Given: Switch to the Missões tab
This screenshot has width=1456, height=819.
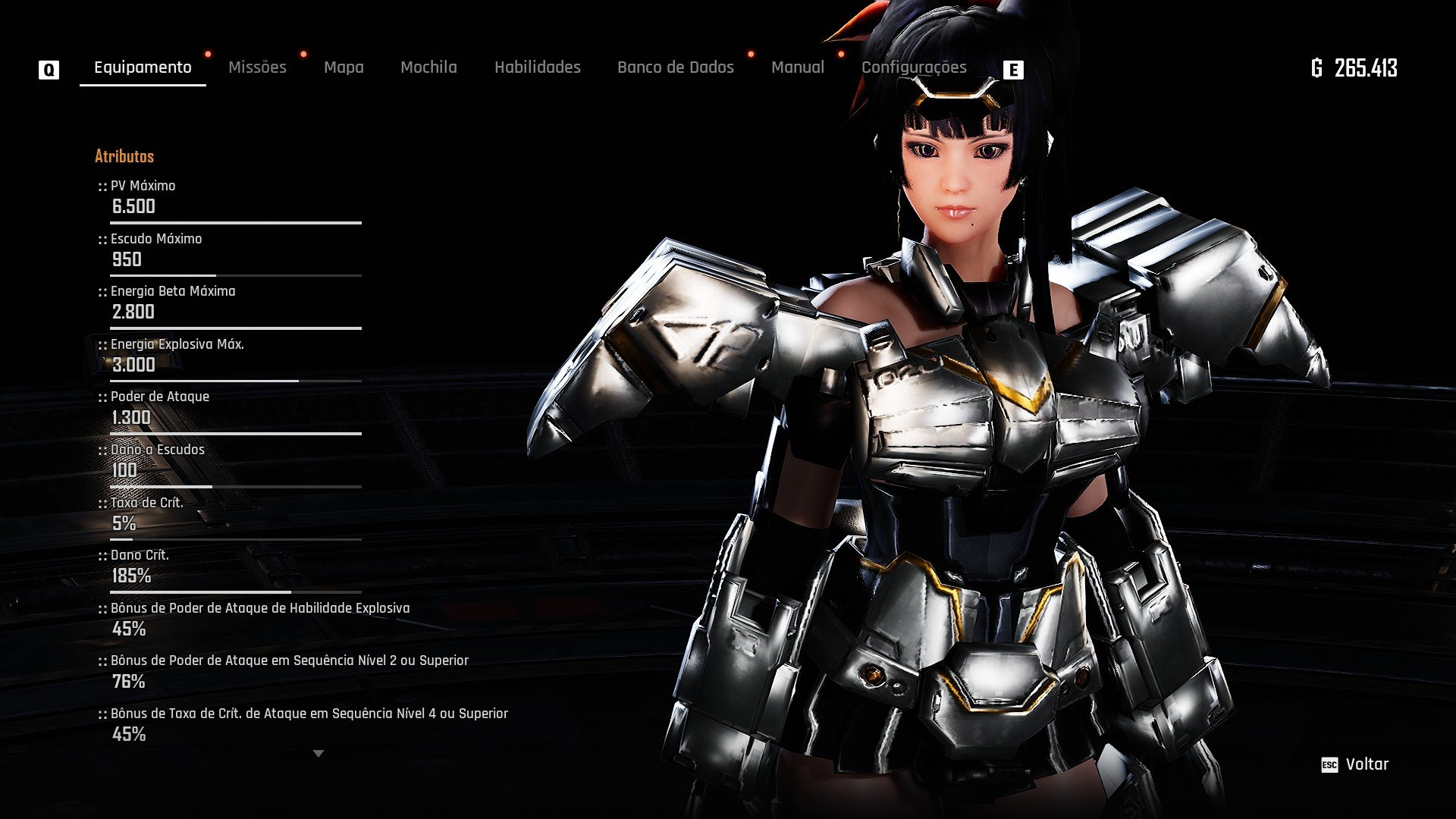Looking at the screenshot, I should (257, 67).
